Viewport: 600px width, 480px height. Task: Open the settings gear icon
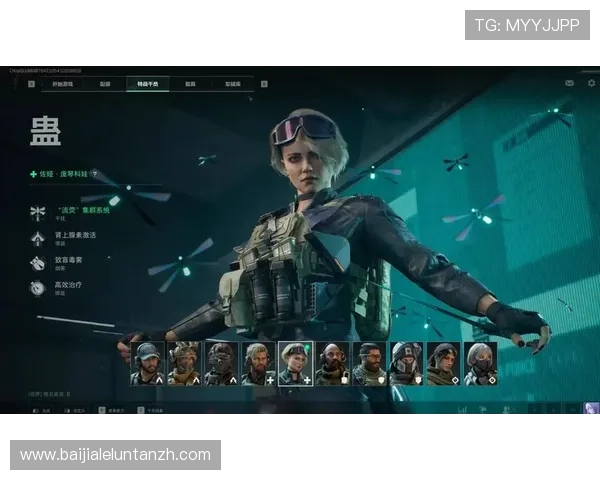click(591, 83)
